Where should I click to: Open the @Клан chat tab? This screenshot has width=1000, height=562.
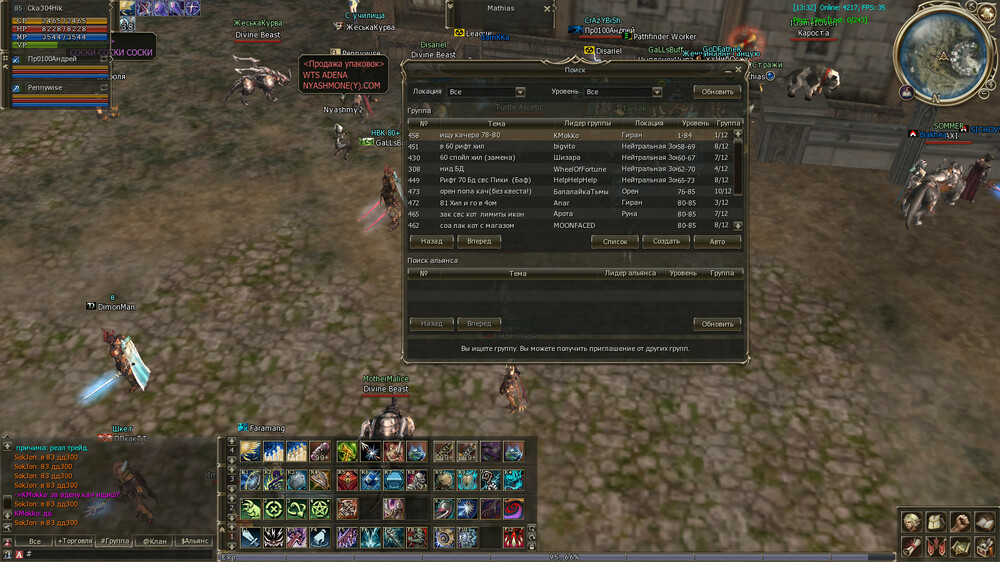tap(154, 541)
